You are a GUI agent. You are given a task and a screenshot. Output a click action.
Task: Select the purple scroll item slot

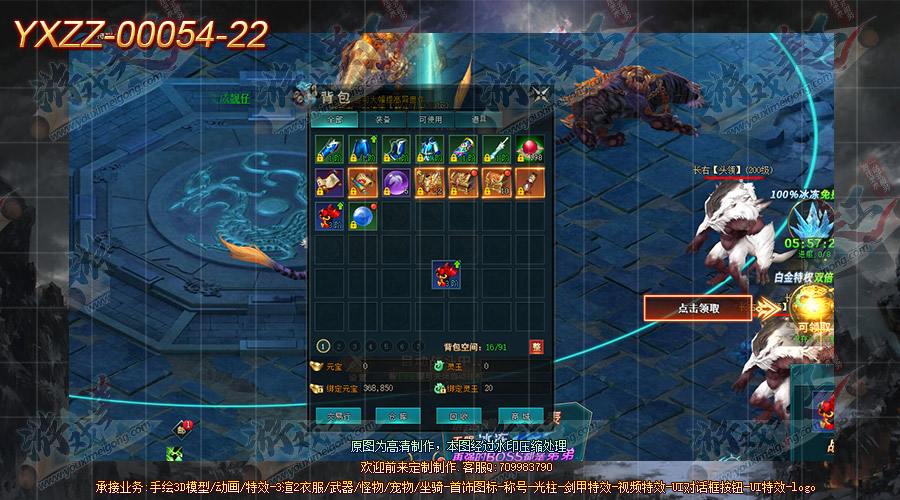coord(330,182)
